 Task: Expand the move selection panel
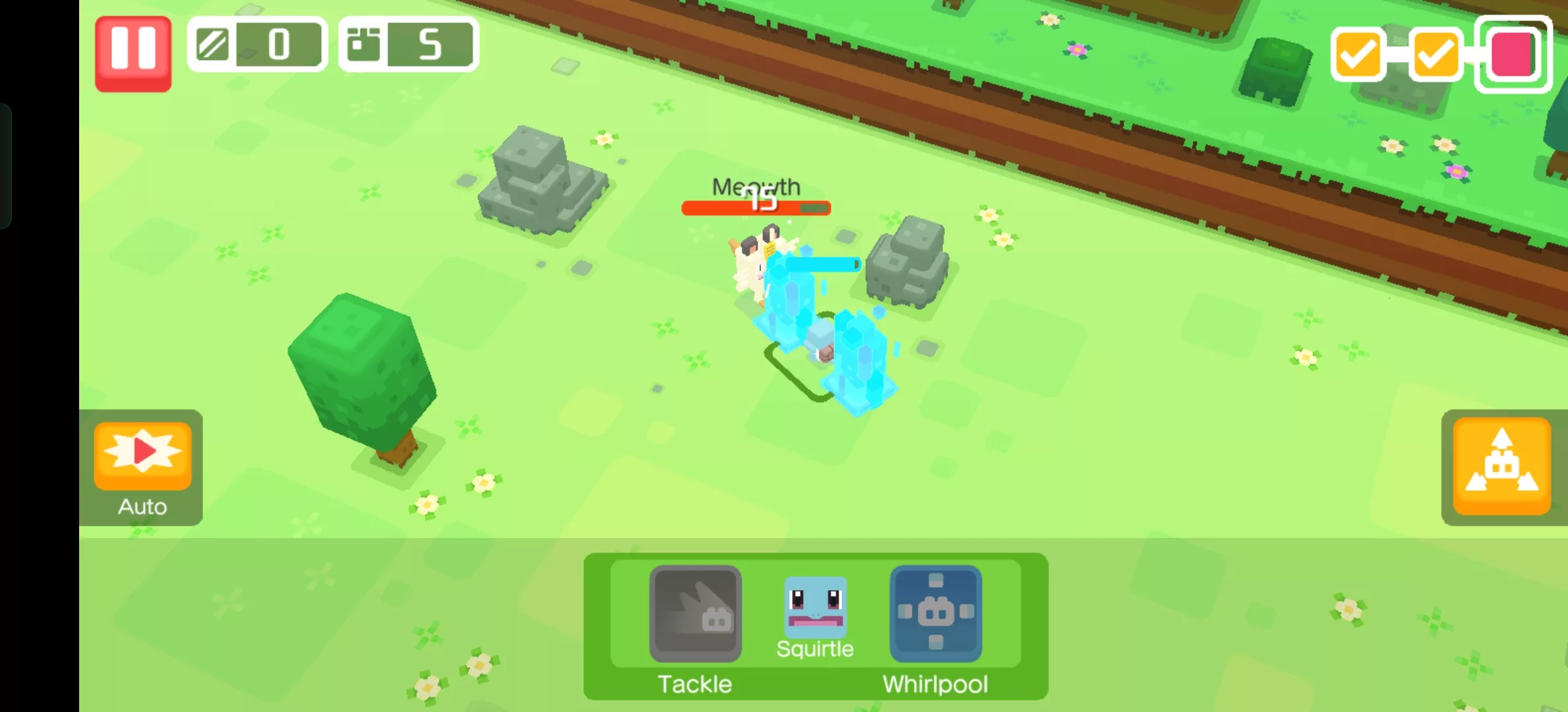pos(816,626)
